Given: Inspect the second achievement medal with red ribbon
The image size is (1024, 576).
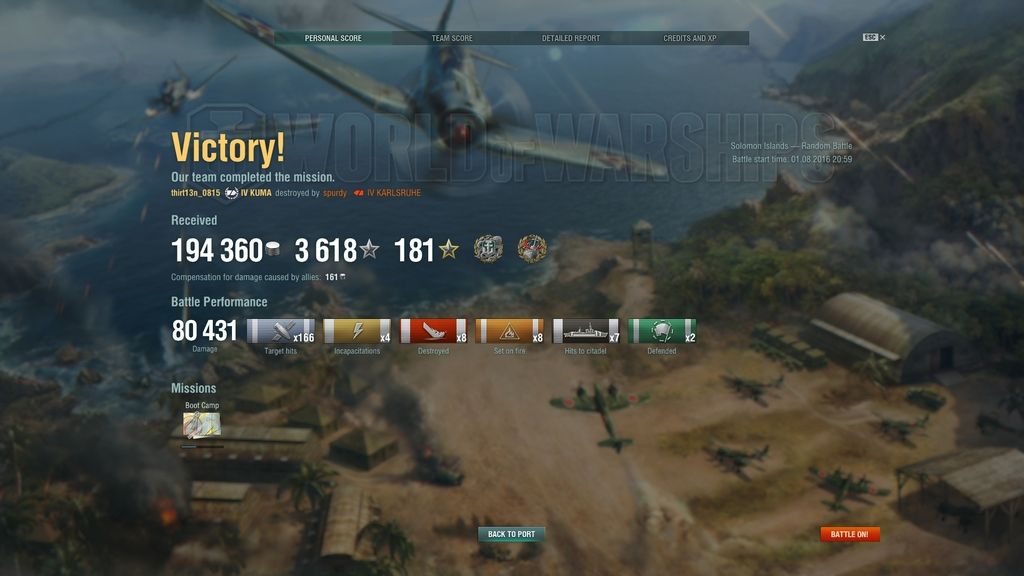Looking at the screenshot, I should click(532, 249).
